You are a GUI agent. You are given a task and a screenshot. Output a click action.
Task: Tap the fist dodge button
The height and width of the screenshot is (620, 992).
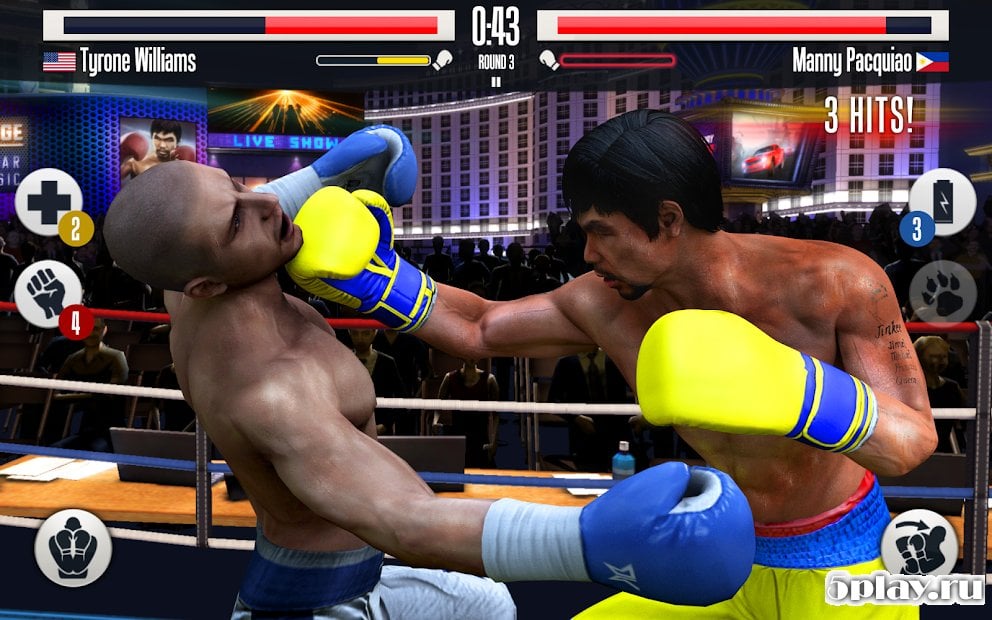point(912,545)
